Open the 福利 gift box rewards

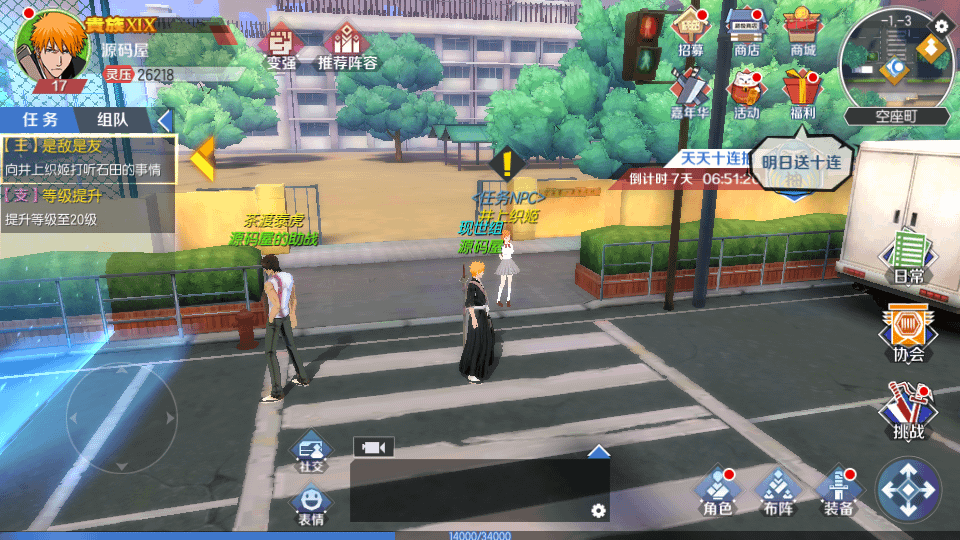coord(802,92)
